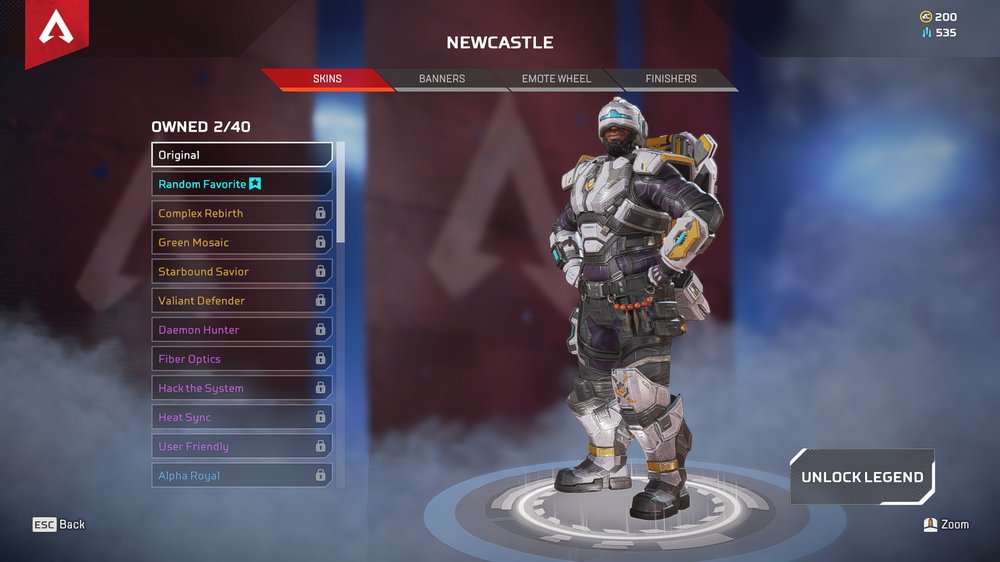Choose the Hack the System skin

[x=242, y=388]
